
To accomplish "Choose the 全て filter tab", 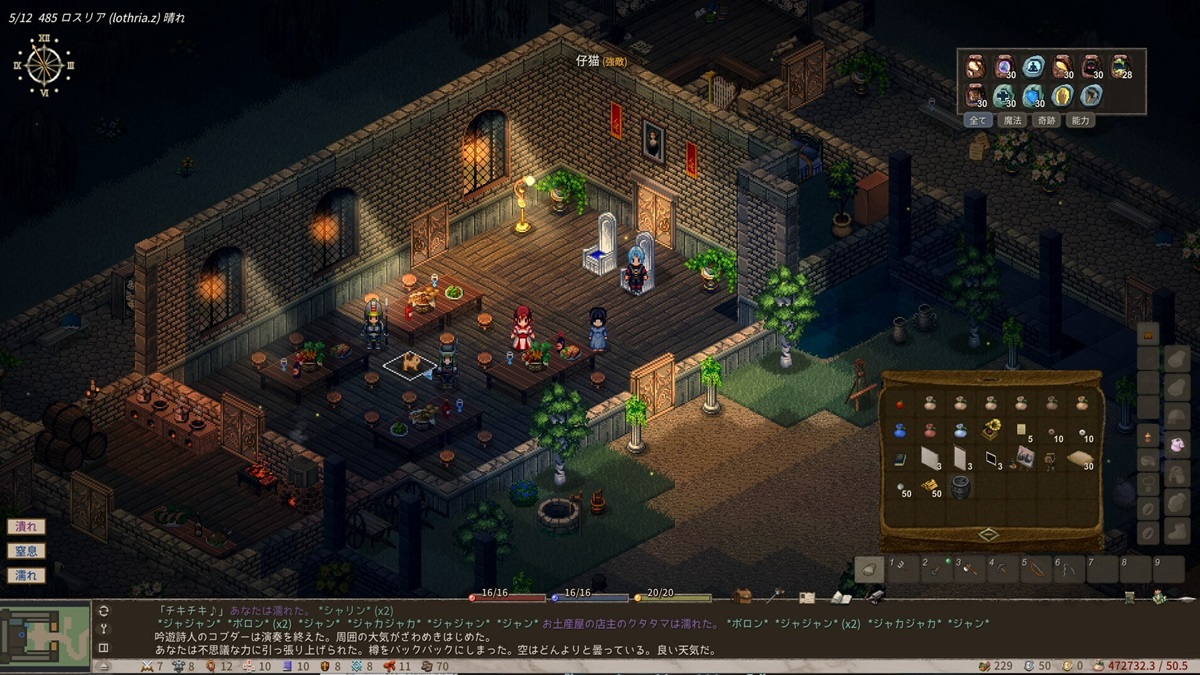I will pos(977,120).
